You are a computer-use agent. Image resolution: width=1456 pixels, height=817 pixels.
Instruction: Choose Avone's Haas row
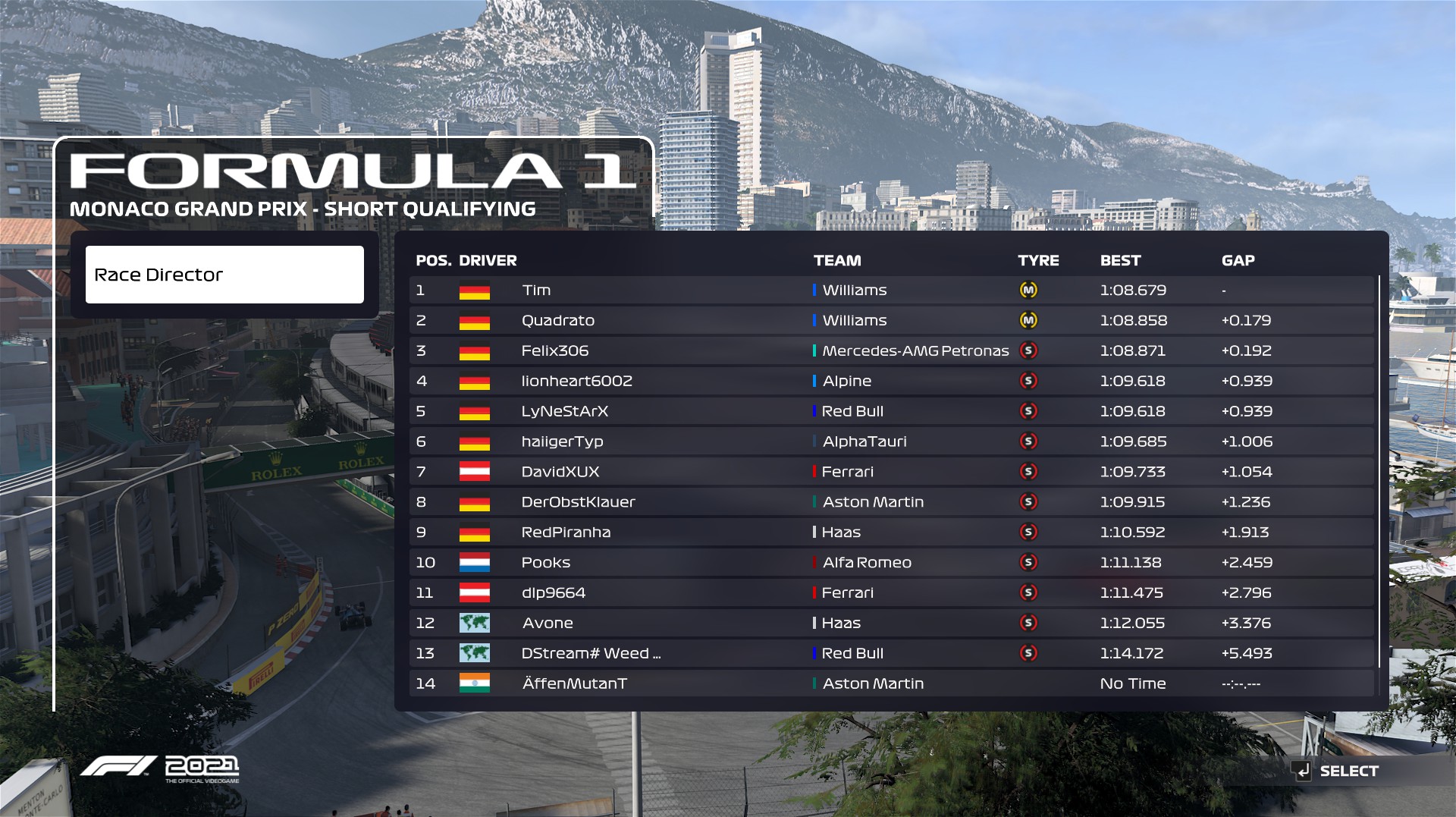[891, 624]
